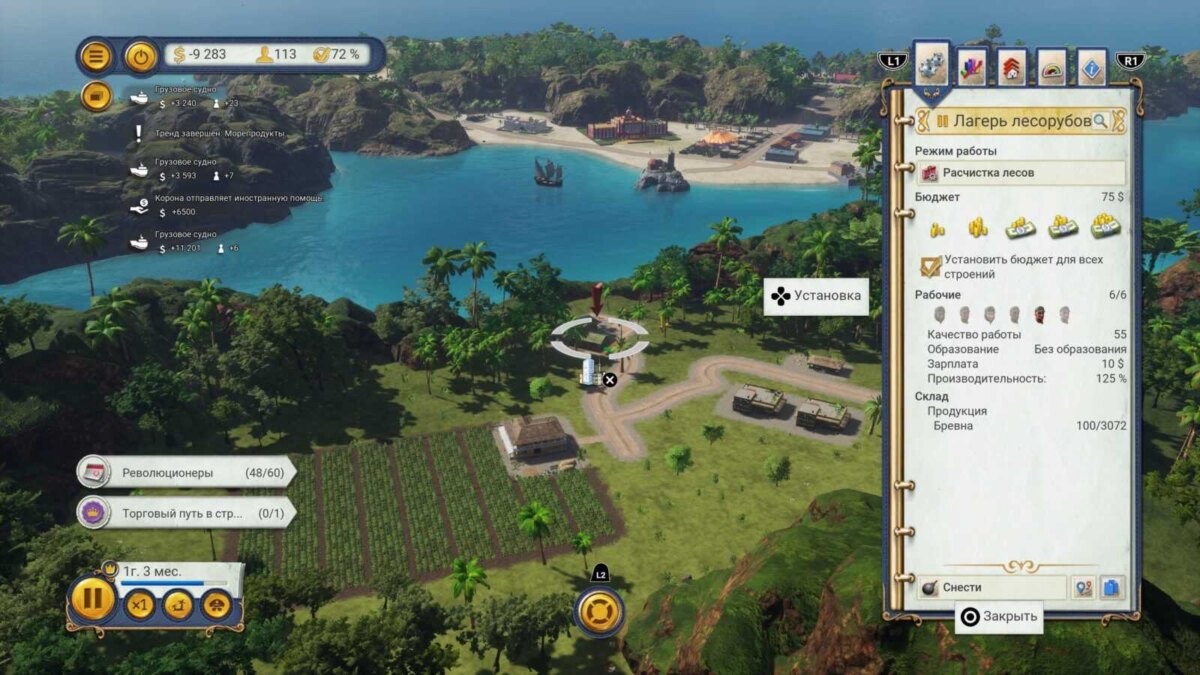Open the gauge efficiency tab

click(1051, 67)
